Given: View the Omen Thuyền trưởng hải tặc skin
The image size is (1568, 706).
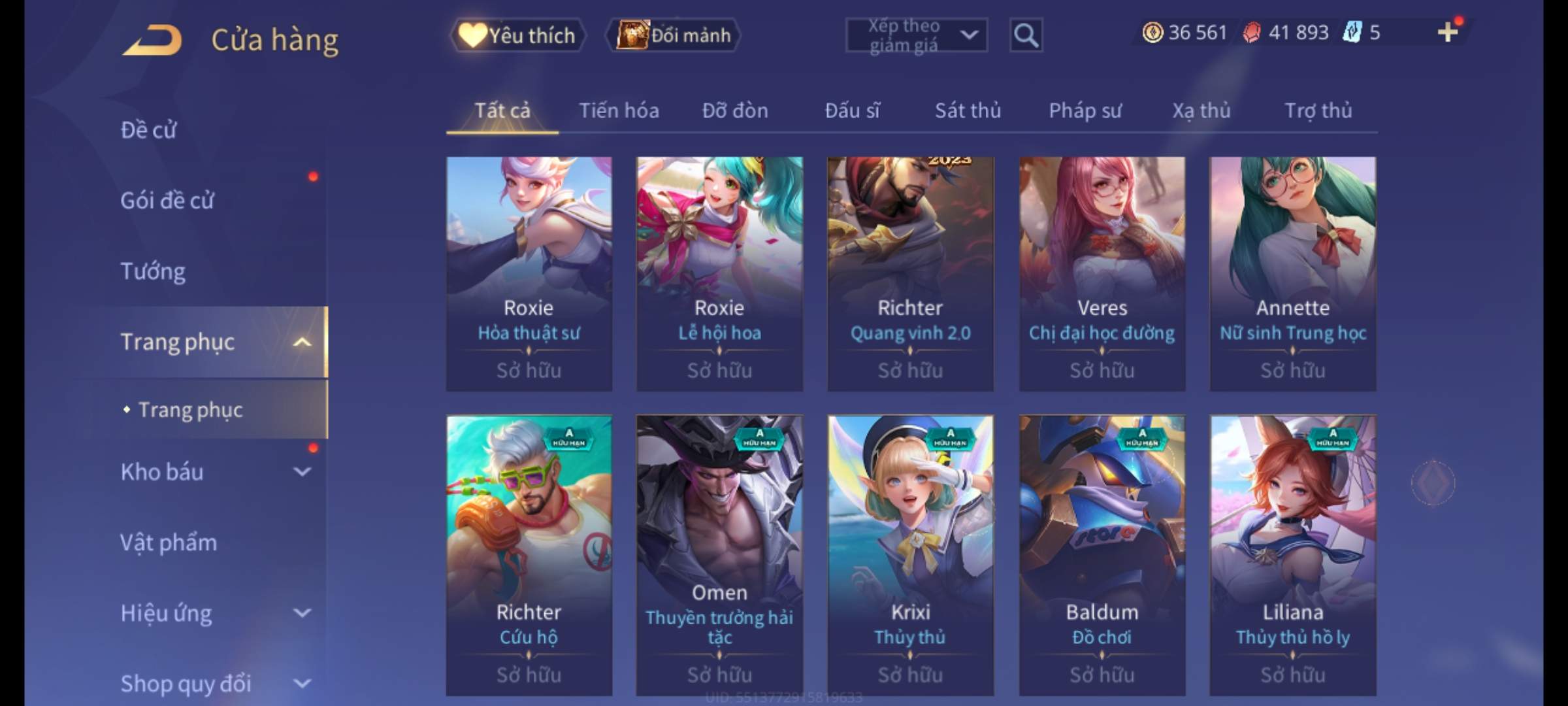Looking at the screenshot, I should 719,554.
